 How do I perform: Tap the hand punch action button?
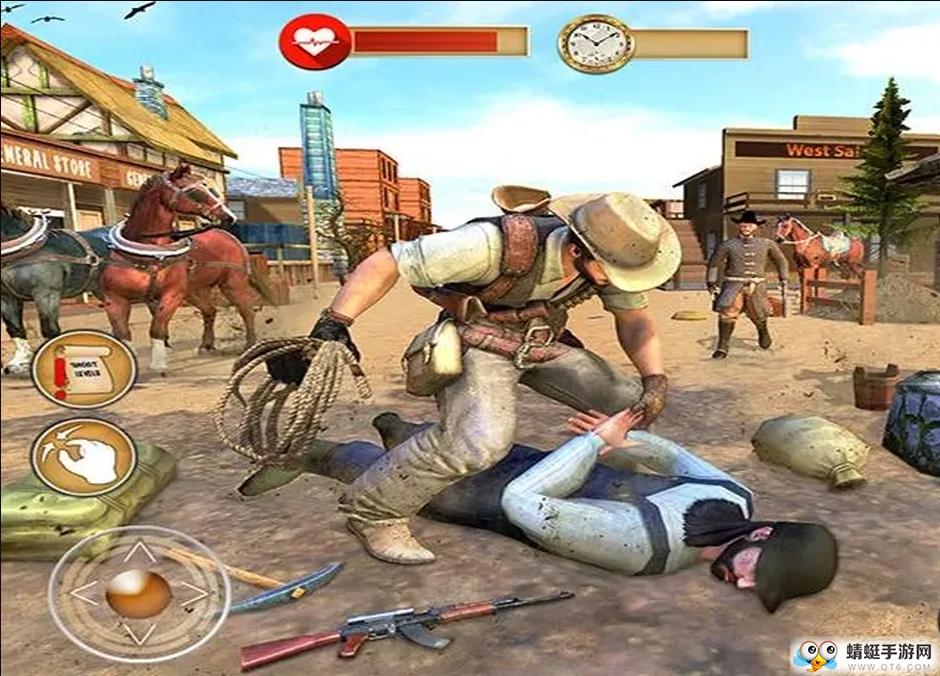tap(84, 456)
